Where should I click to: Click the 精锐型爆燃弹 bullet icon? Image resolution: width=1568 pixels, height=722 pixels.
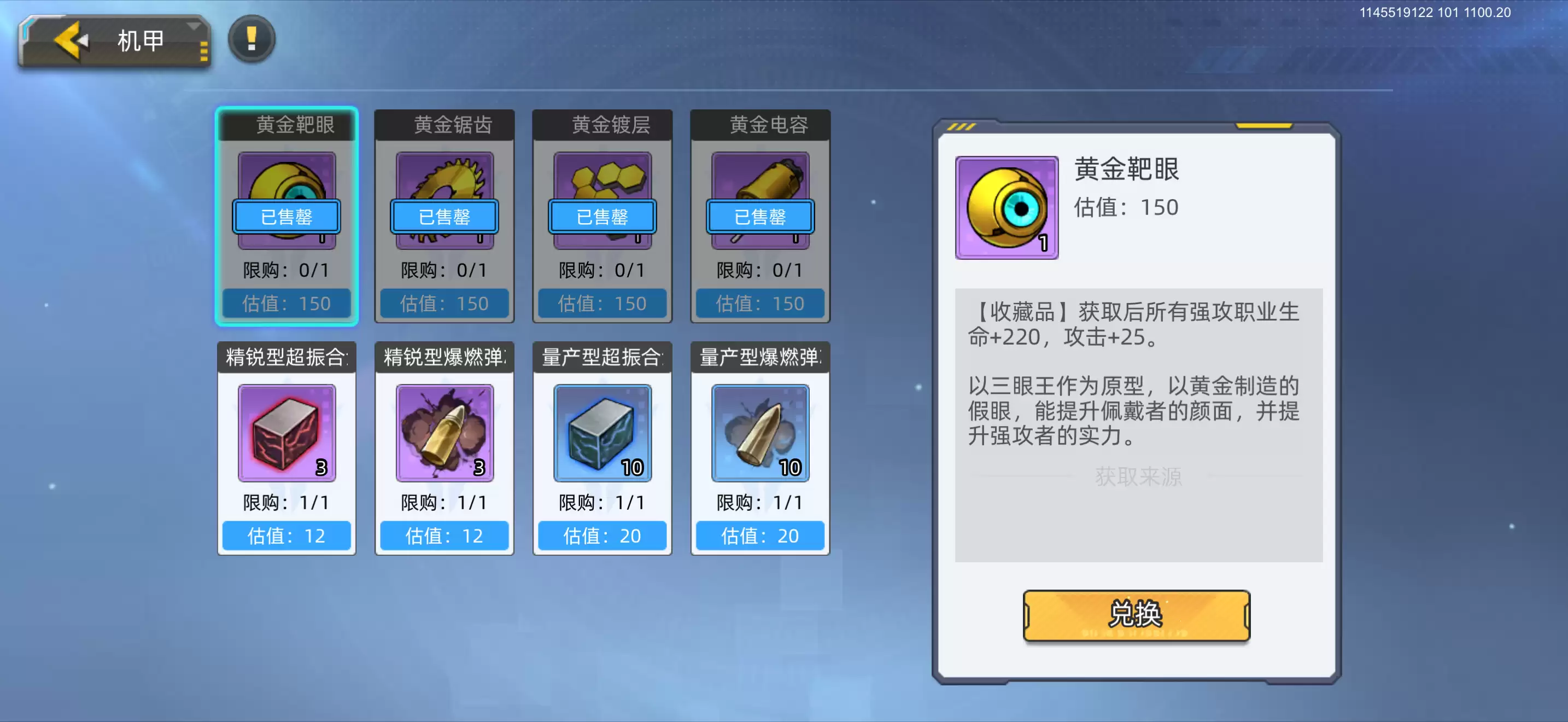(x=444, y=433)
